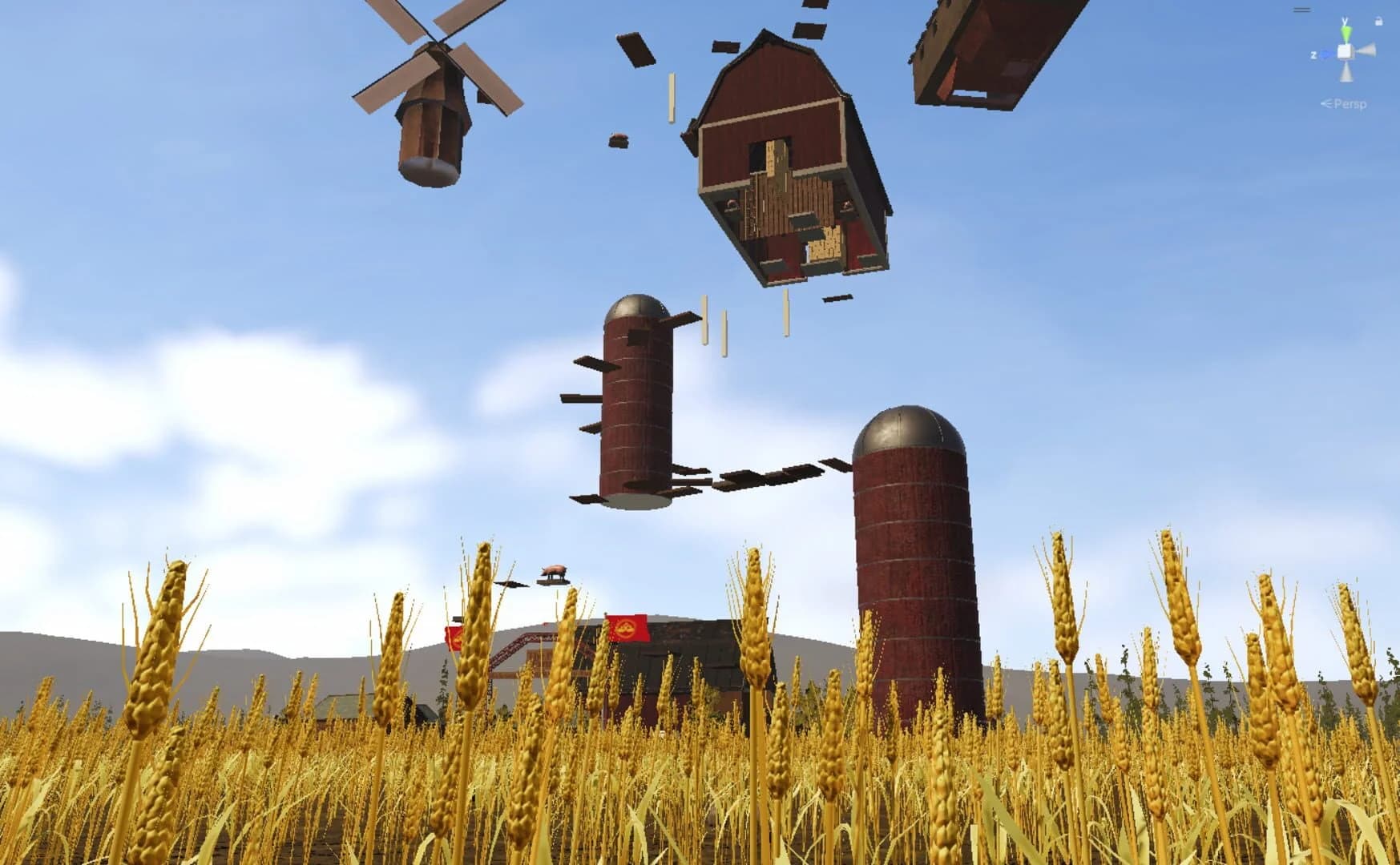Click the hamburger menu icon above the gizmo
Viewport: 1400px width, 865px height.
click(x=1302, y=9)
